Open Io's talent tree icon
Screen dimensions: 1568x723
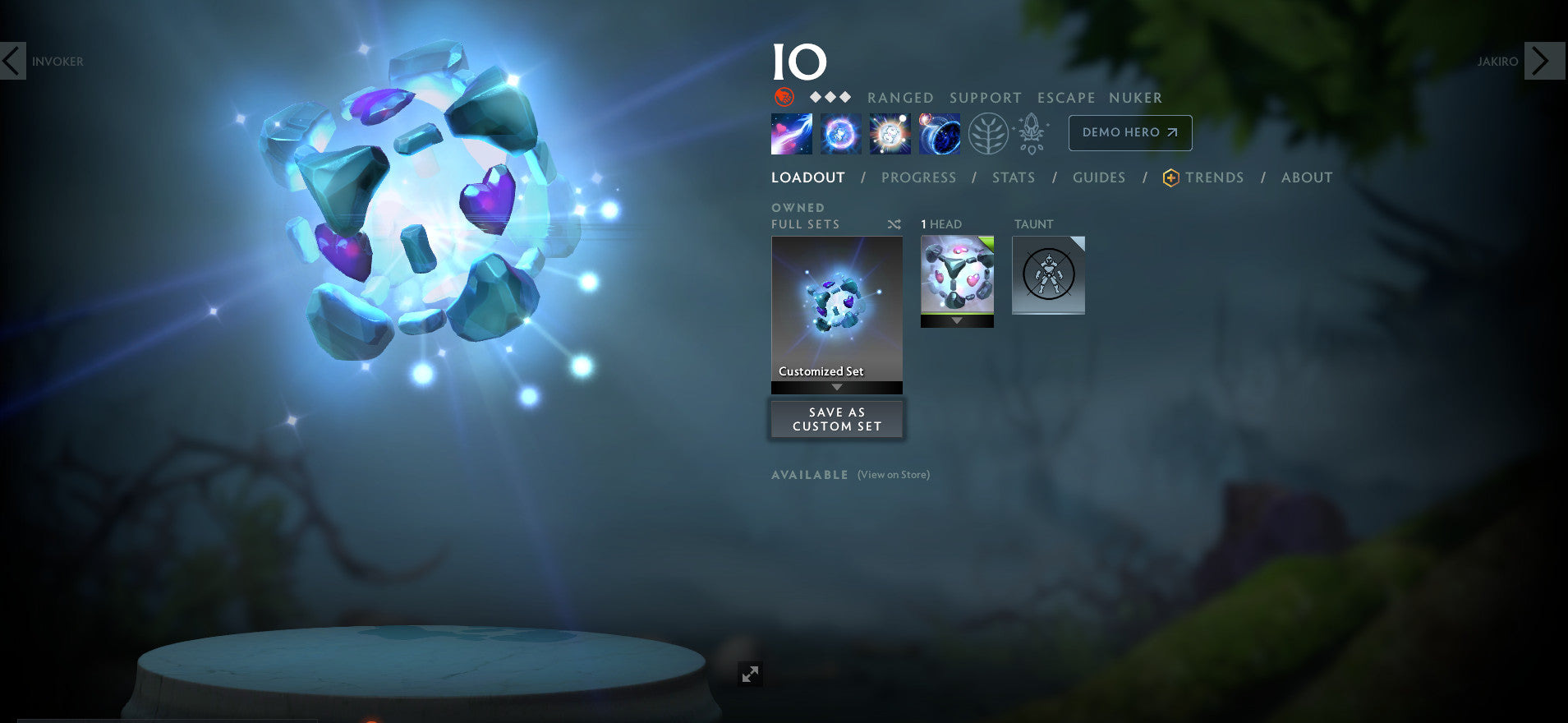(990, 132)
